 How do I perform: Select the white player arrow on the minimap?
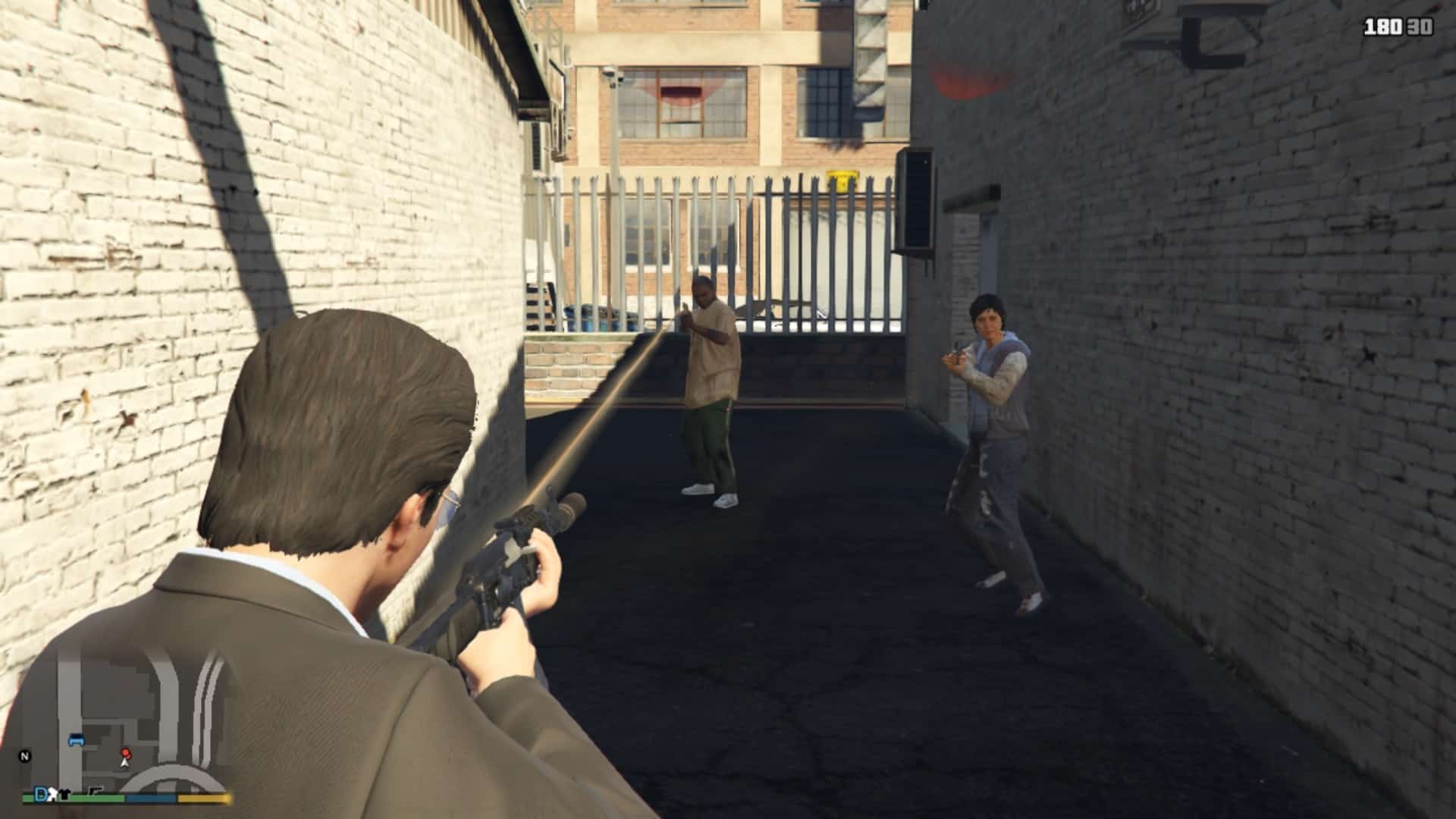(x=124, y=764)
